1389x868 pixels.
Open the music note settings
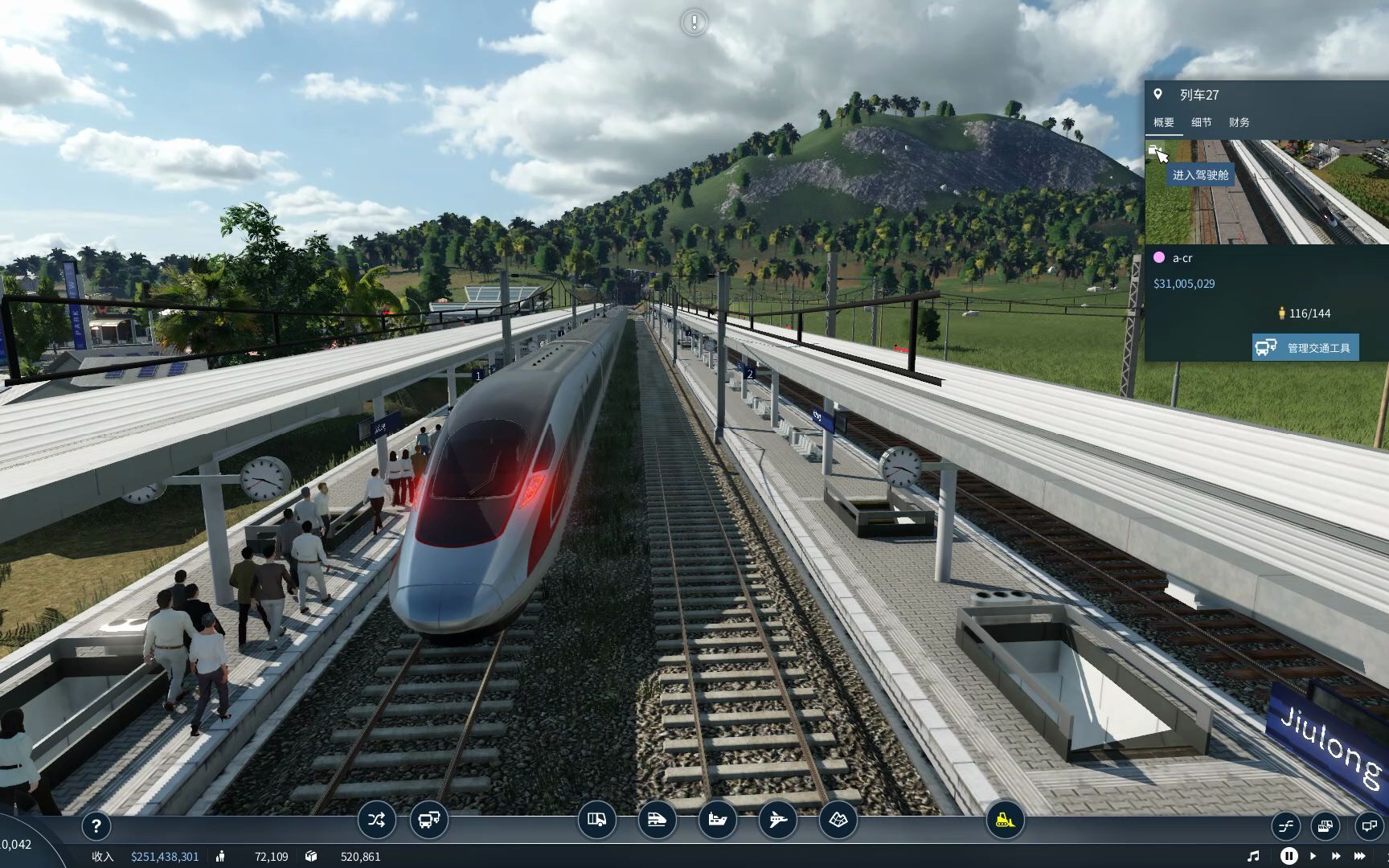click(x=1253, y=856)
